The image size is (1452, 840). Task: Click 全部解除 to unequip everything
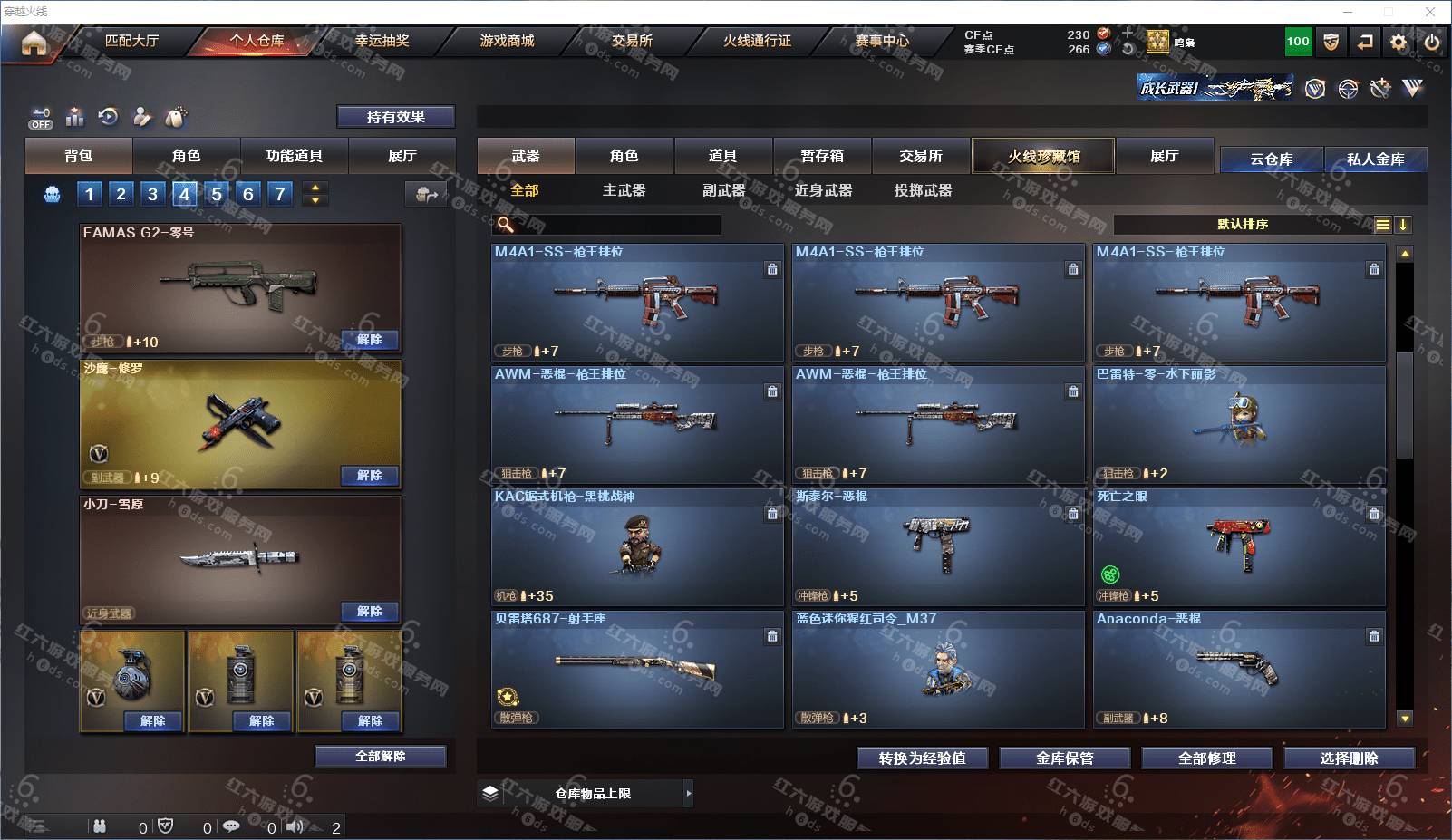(380, 757)
